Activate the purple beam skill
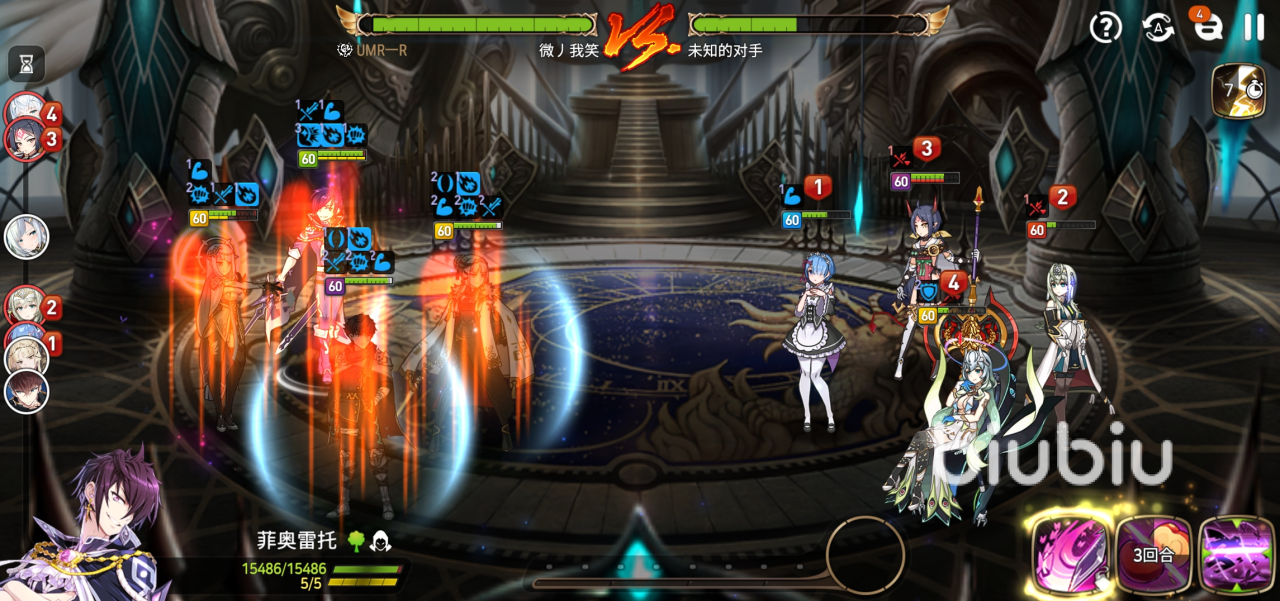Viewport: 1280px width, 601px height. click(1236, 554)
